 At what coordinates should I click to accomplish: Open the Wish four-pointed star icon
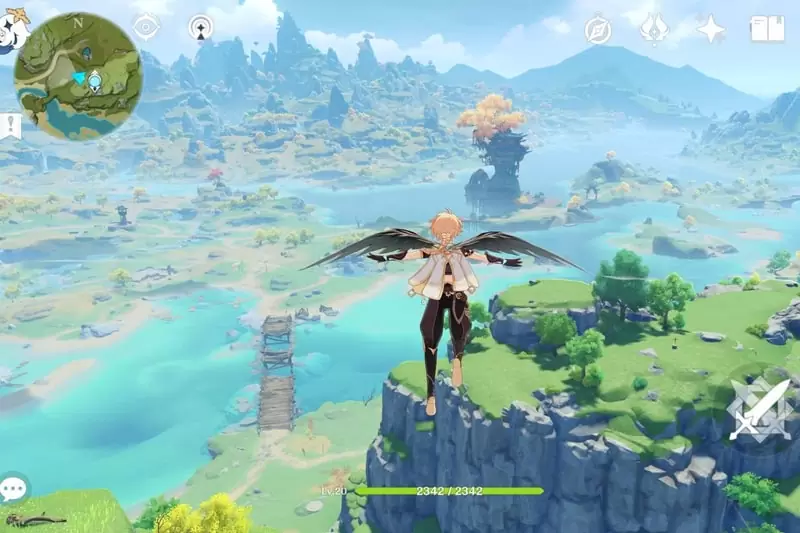(x=710, y=29)
